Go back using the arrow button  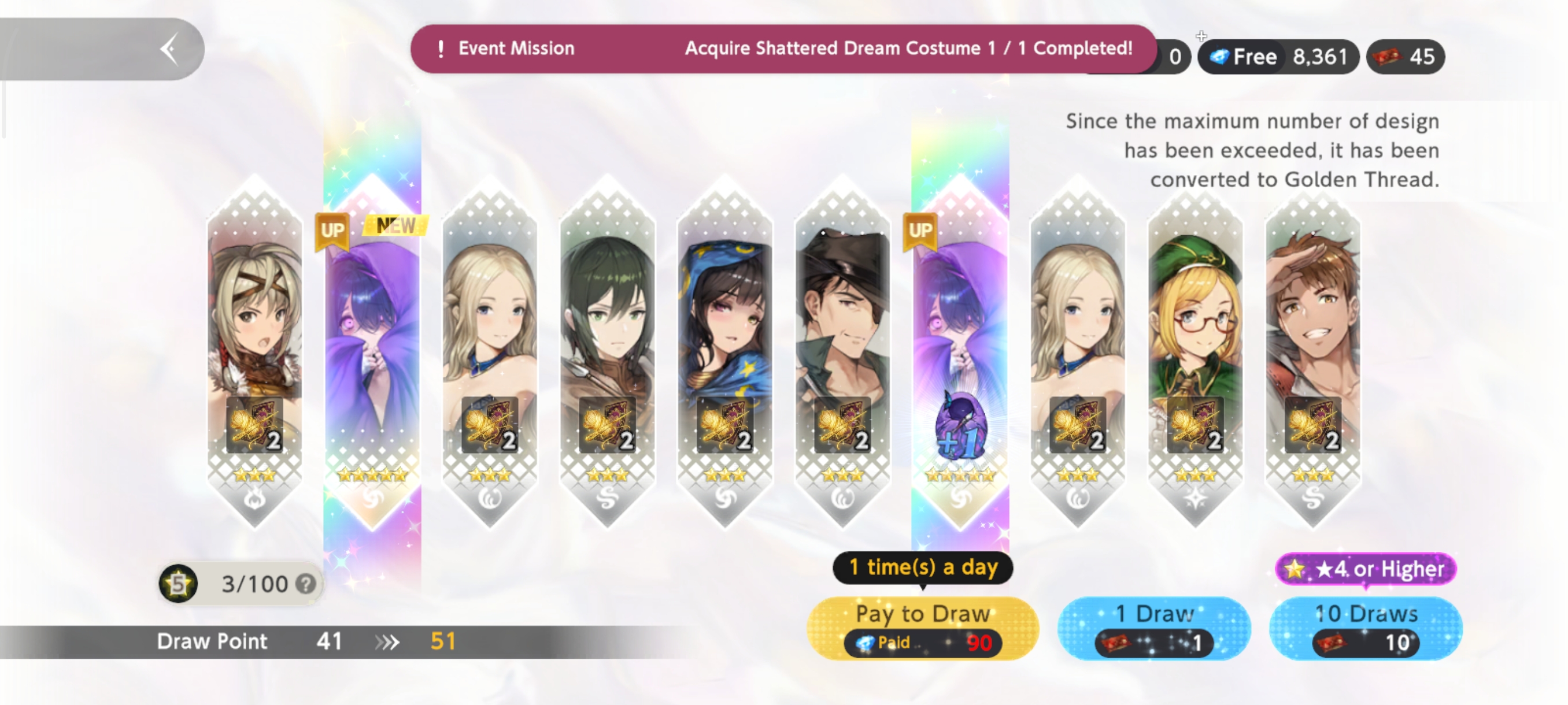pos(169,49)
